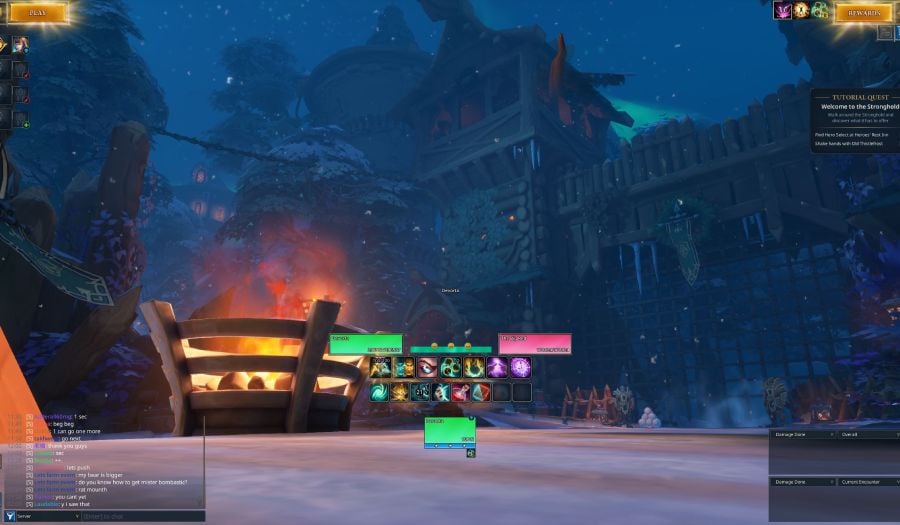Click the party leader hero portrait
Screen dimensions: 900x525
pos(20,45)
